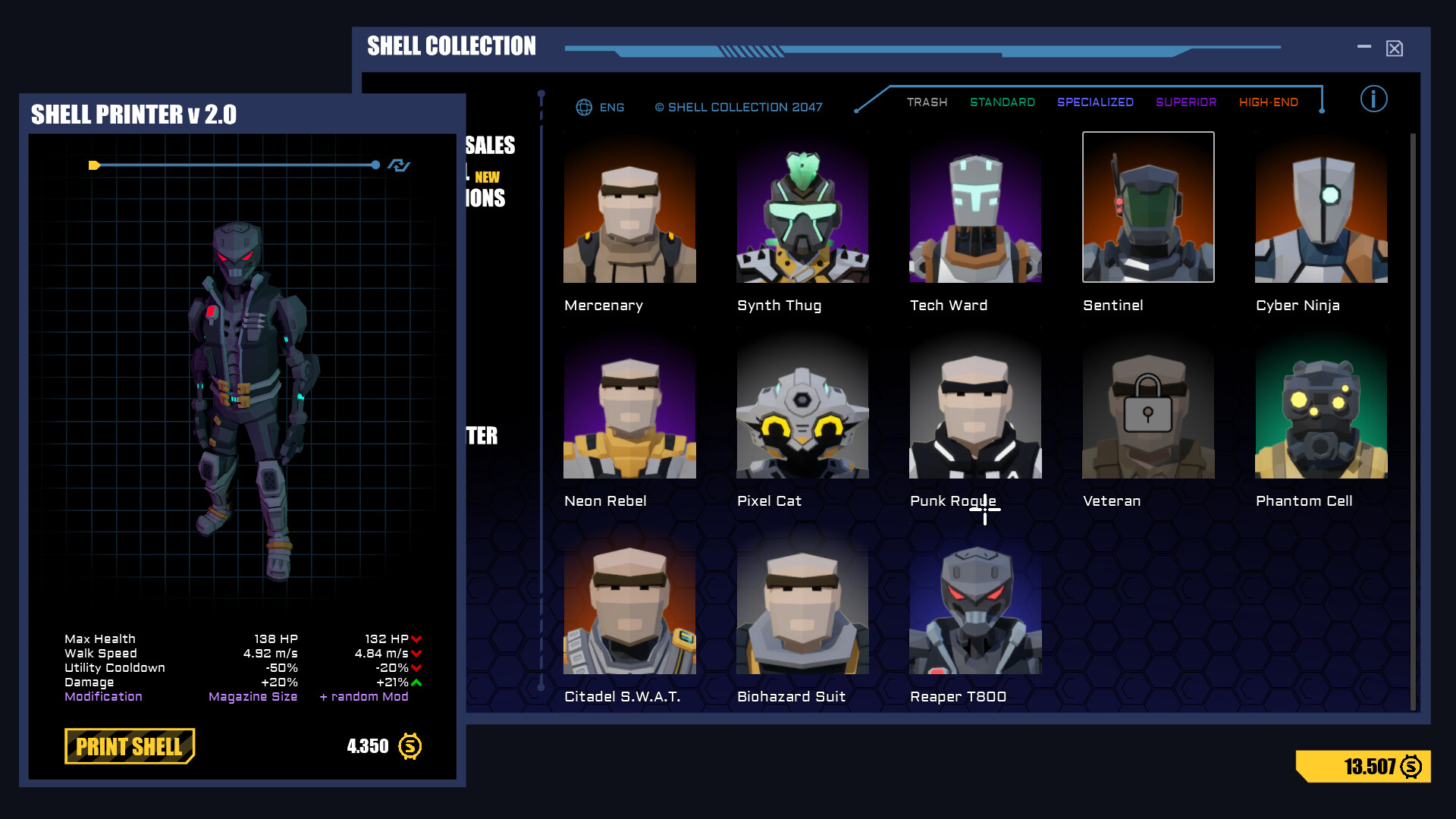The height and width of the screenshot is (819, 1456).
Task: Open the info icon in Shell Collection
Action: point(1373,99)
